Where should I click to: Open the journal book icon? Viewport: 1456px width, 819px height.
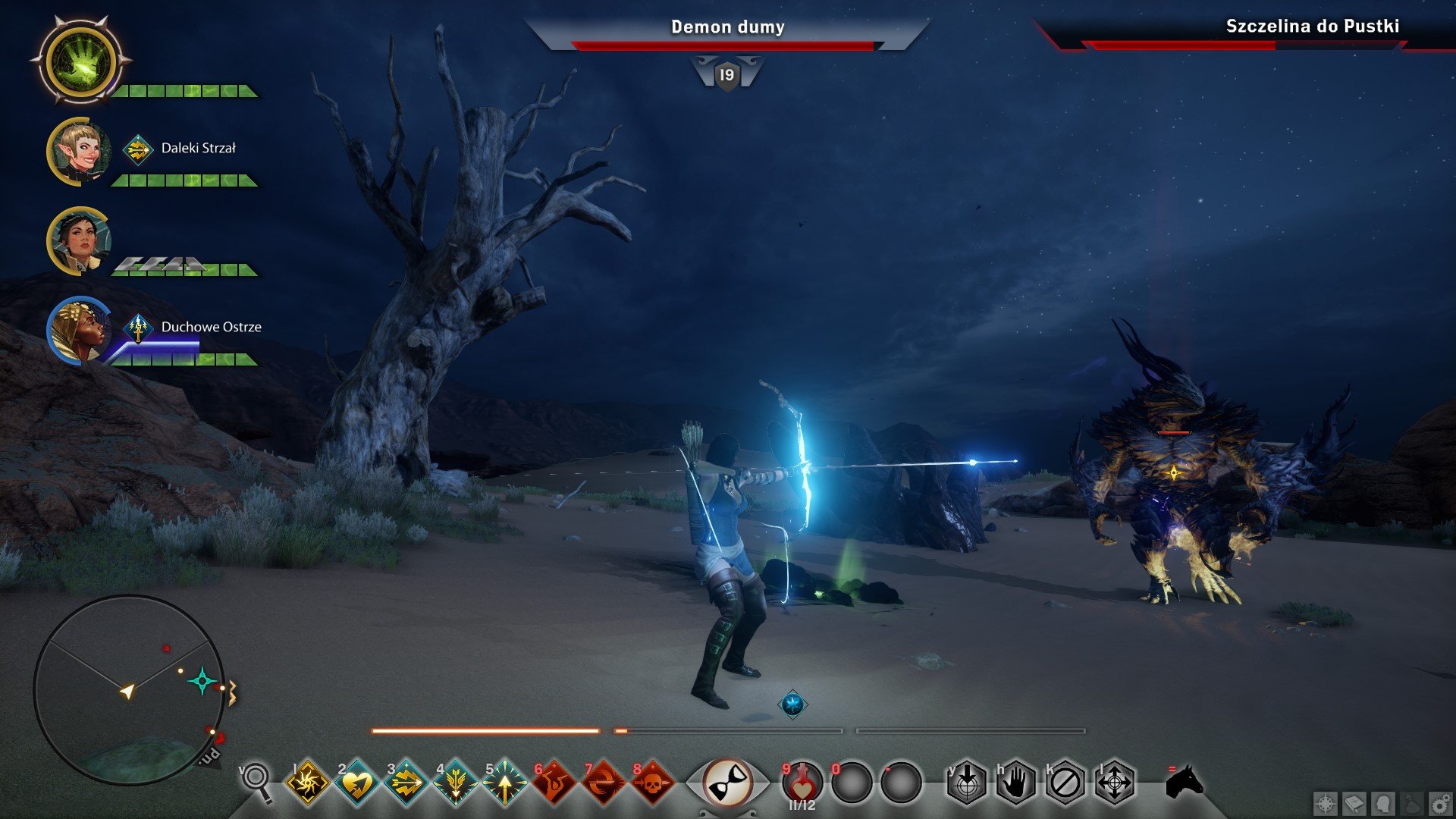(x=1354, y=804)
